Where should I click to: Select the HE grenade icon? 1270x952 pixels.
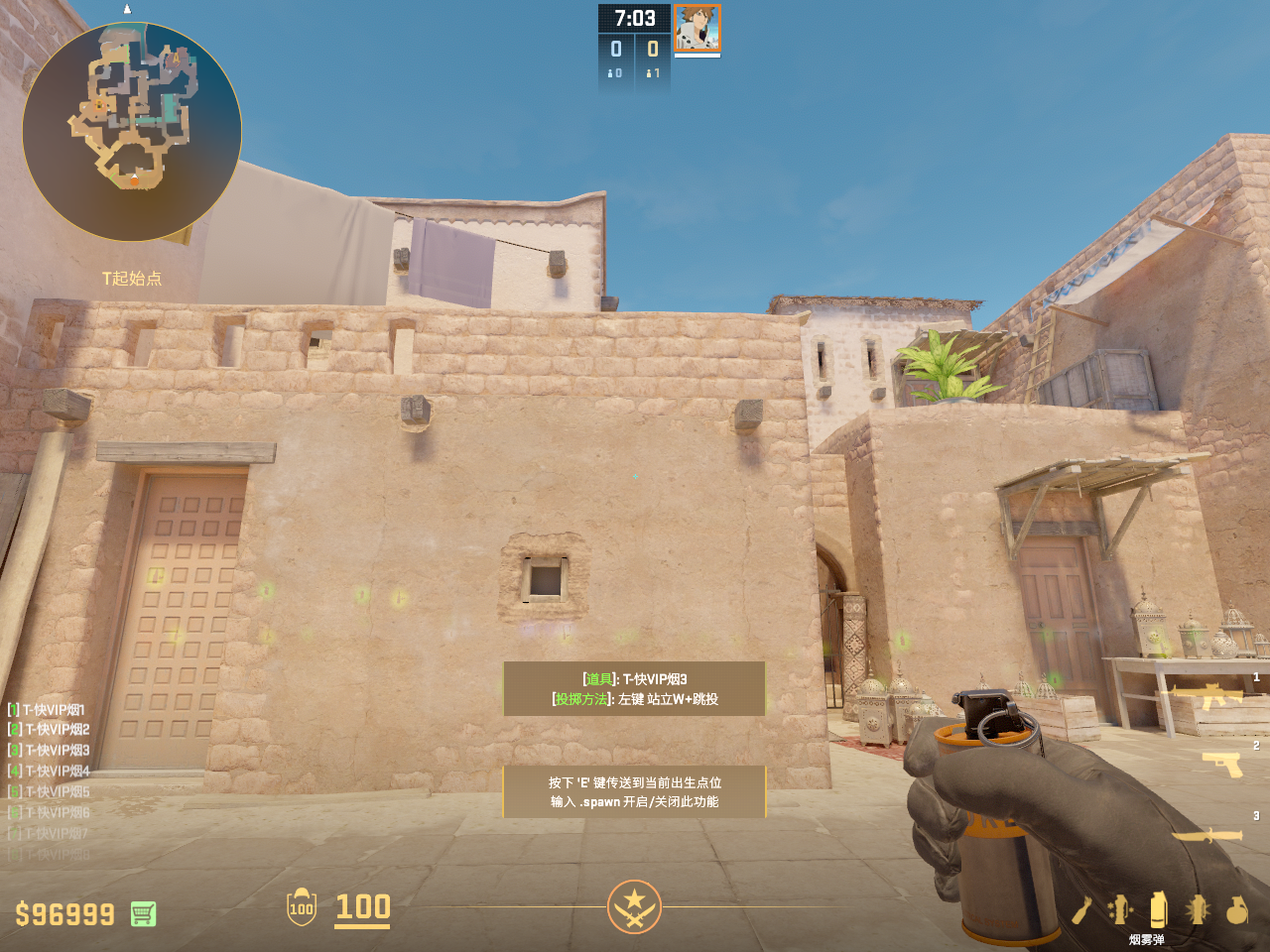pyautogui.click(x=1236, y=909)
